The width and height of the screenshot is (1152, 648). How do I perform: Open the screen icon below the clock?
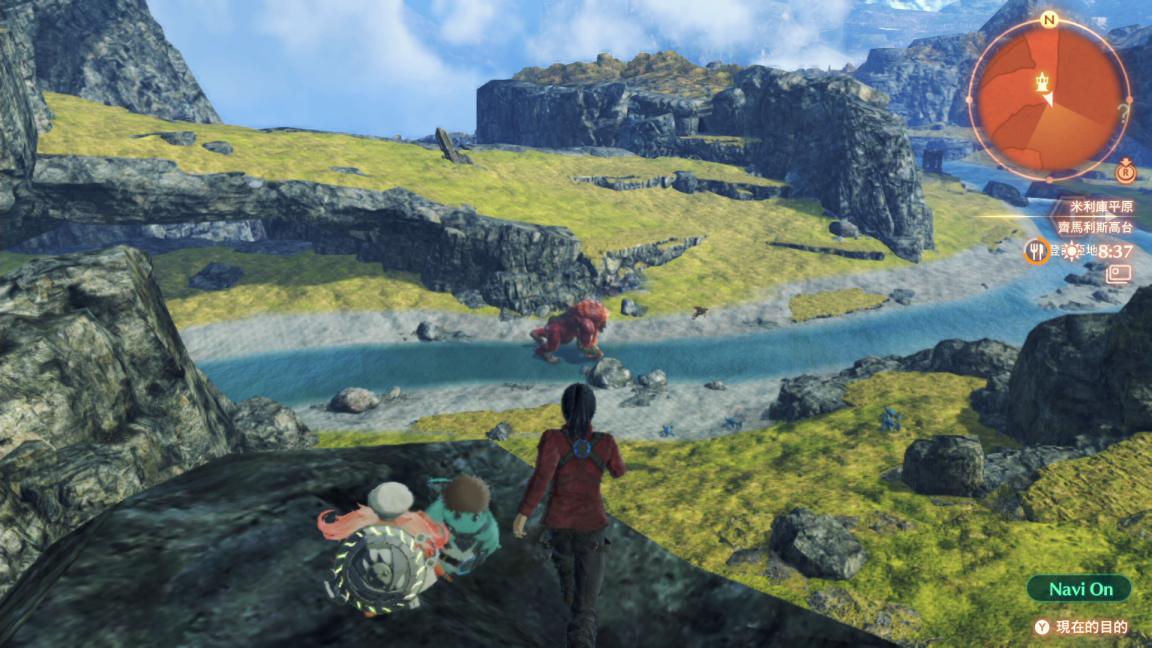tap(1118, 273)
